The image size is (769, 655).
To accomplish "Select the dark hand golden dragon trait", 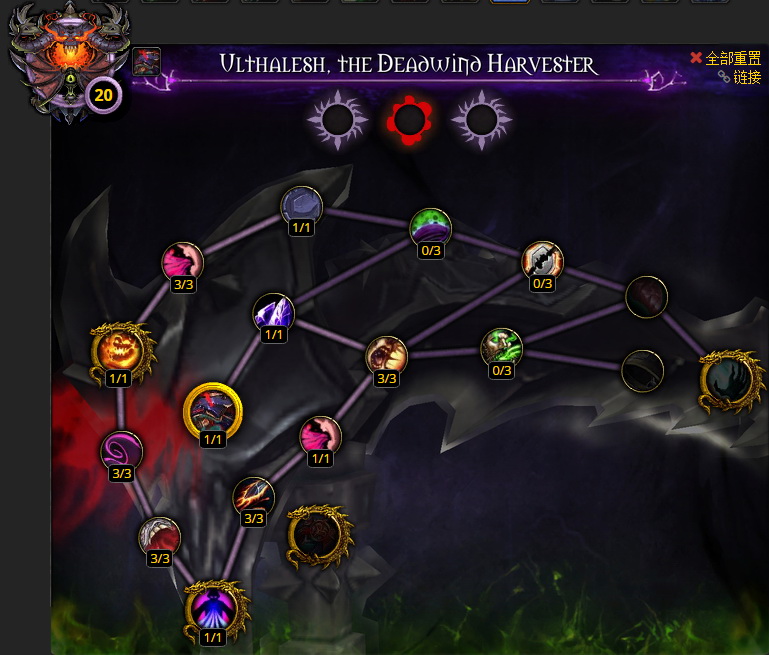I will (x=727, y=379).
